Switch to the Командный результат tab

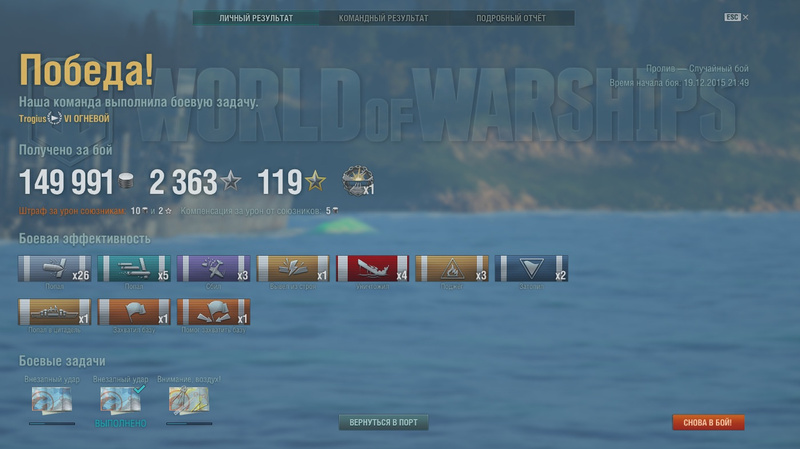pyautogui.click(x=383, y=18)
